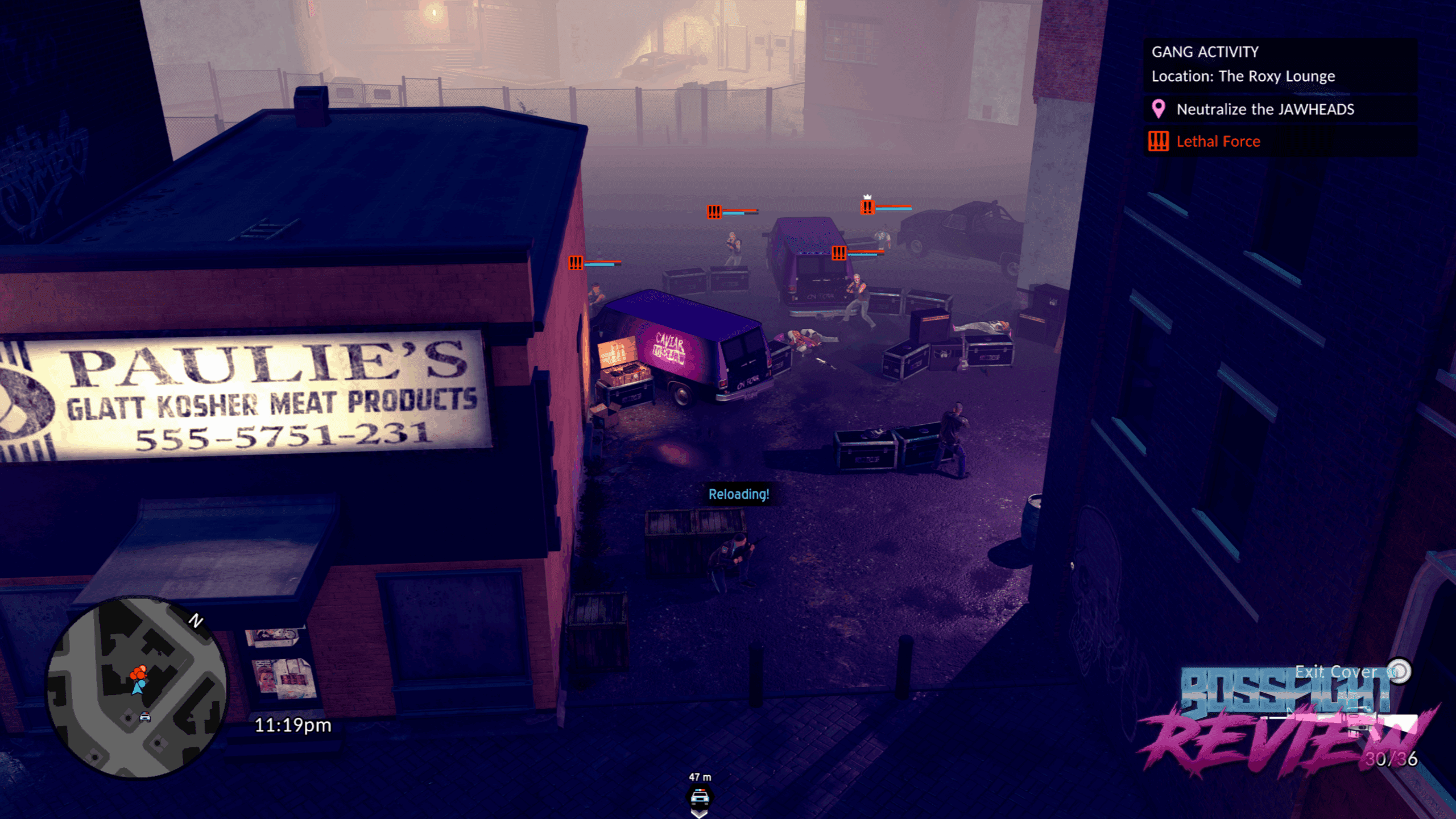Click the Gang Activity location header

click(1243, 64)
